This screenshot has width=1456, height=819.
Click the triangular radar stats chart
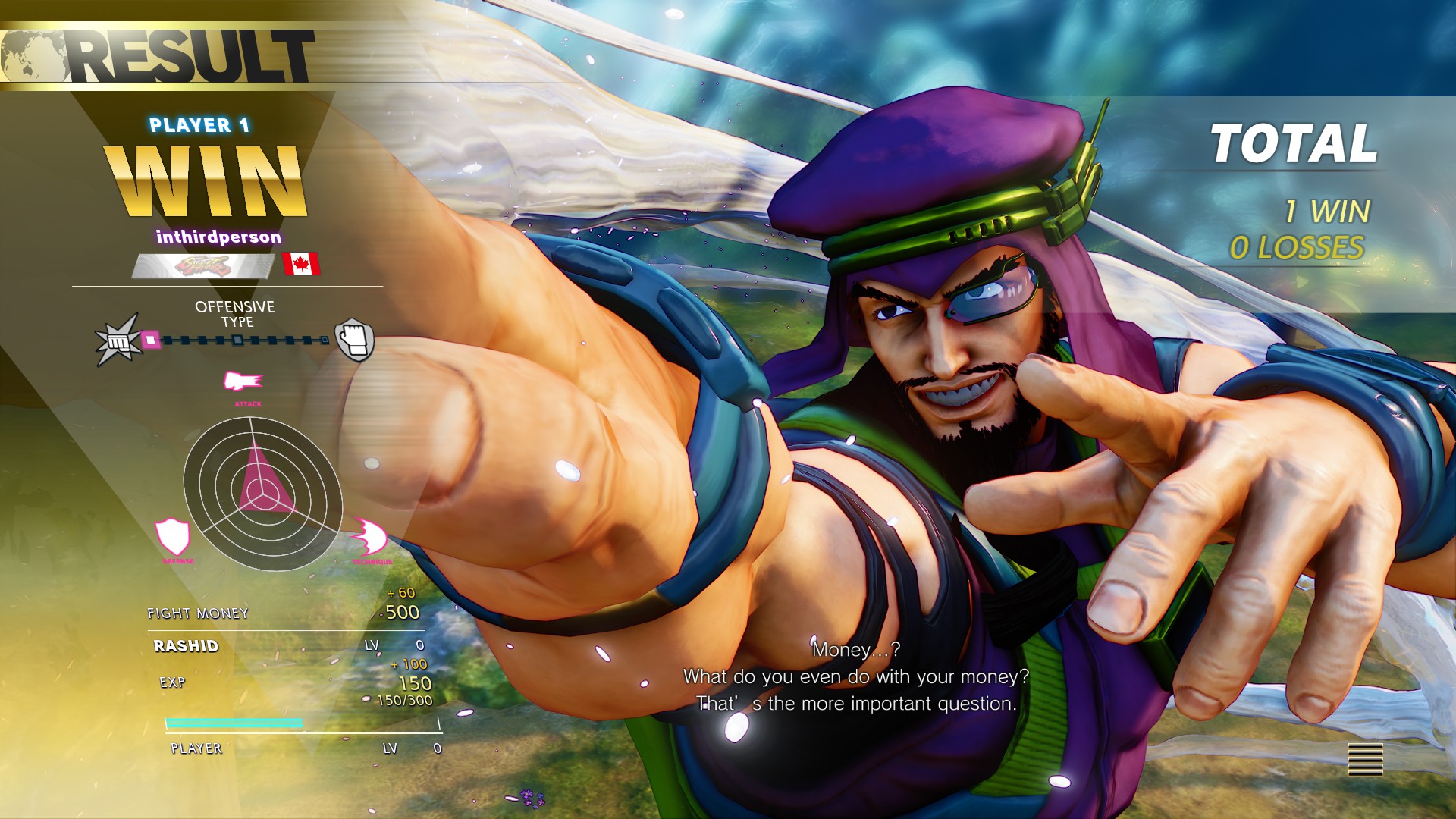tap(262, 494)
